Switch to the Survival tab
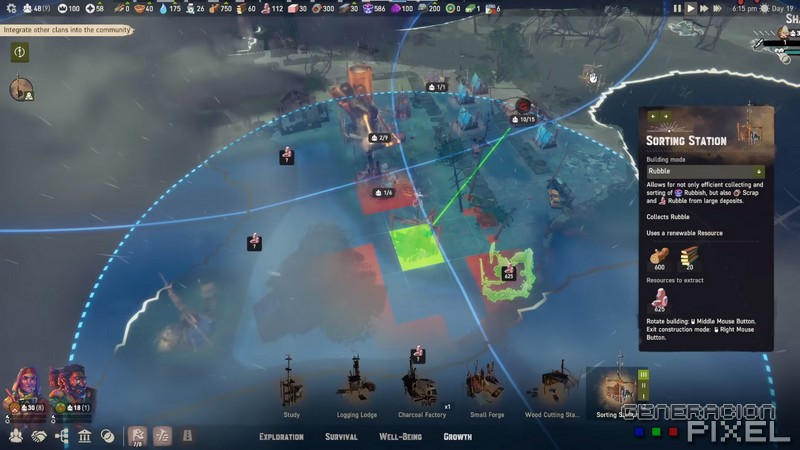The width and height of the screenshot is (800, 450). tap(341, 437)
